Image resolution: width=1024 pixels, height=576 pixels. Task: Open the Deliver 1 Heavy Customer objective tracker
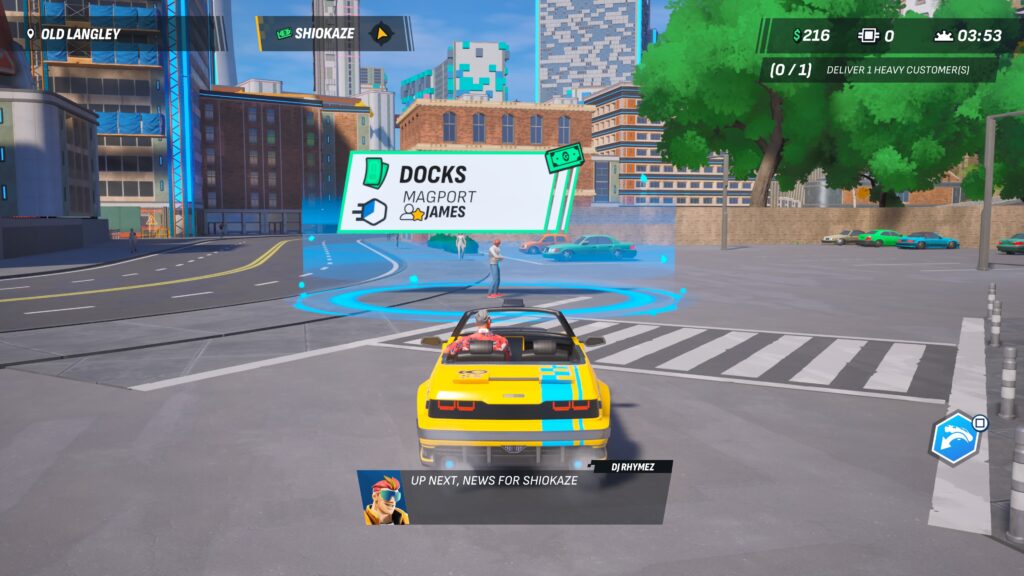tap(878, 70)
